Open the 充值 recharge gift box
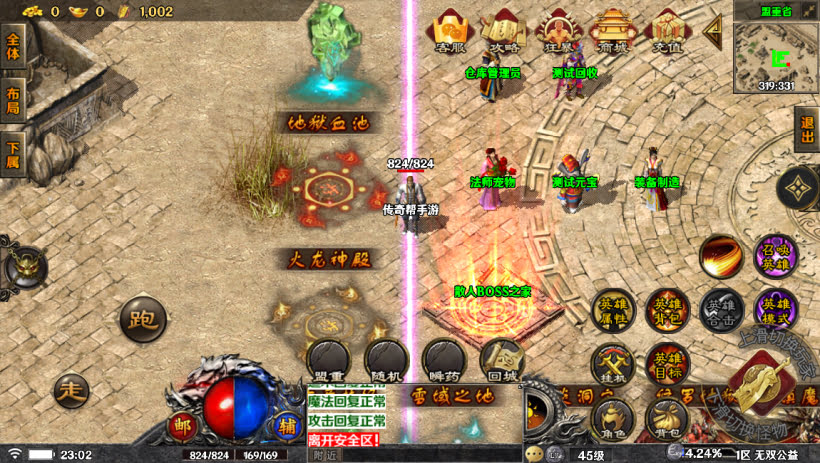The height and width of the screenshot is (463, 820). tap(666, 32)
